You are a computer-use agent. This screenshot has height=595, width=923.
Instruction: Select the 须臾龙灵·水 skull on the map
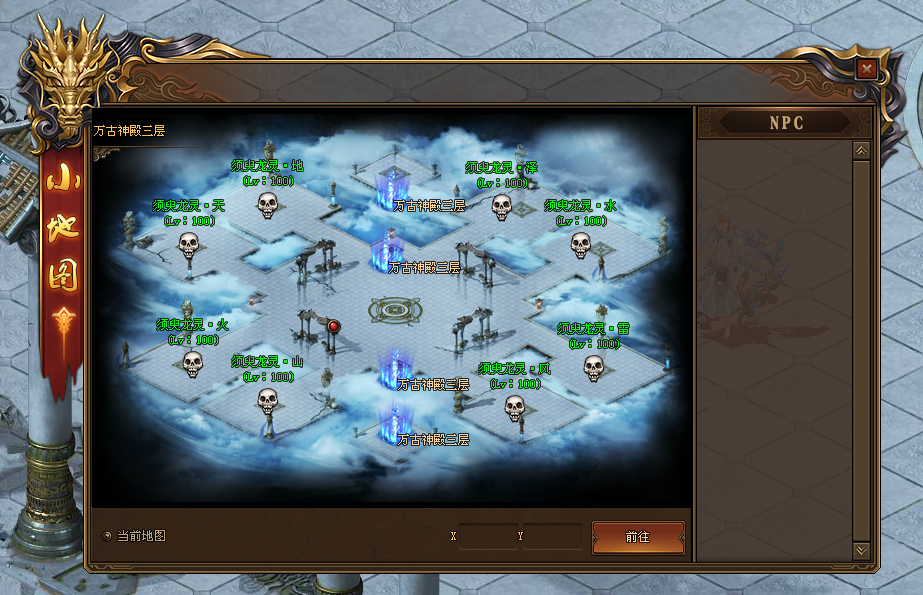pyautogui.click(x=580, y=244)
